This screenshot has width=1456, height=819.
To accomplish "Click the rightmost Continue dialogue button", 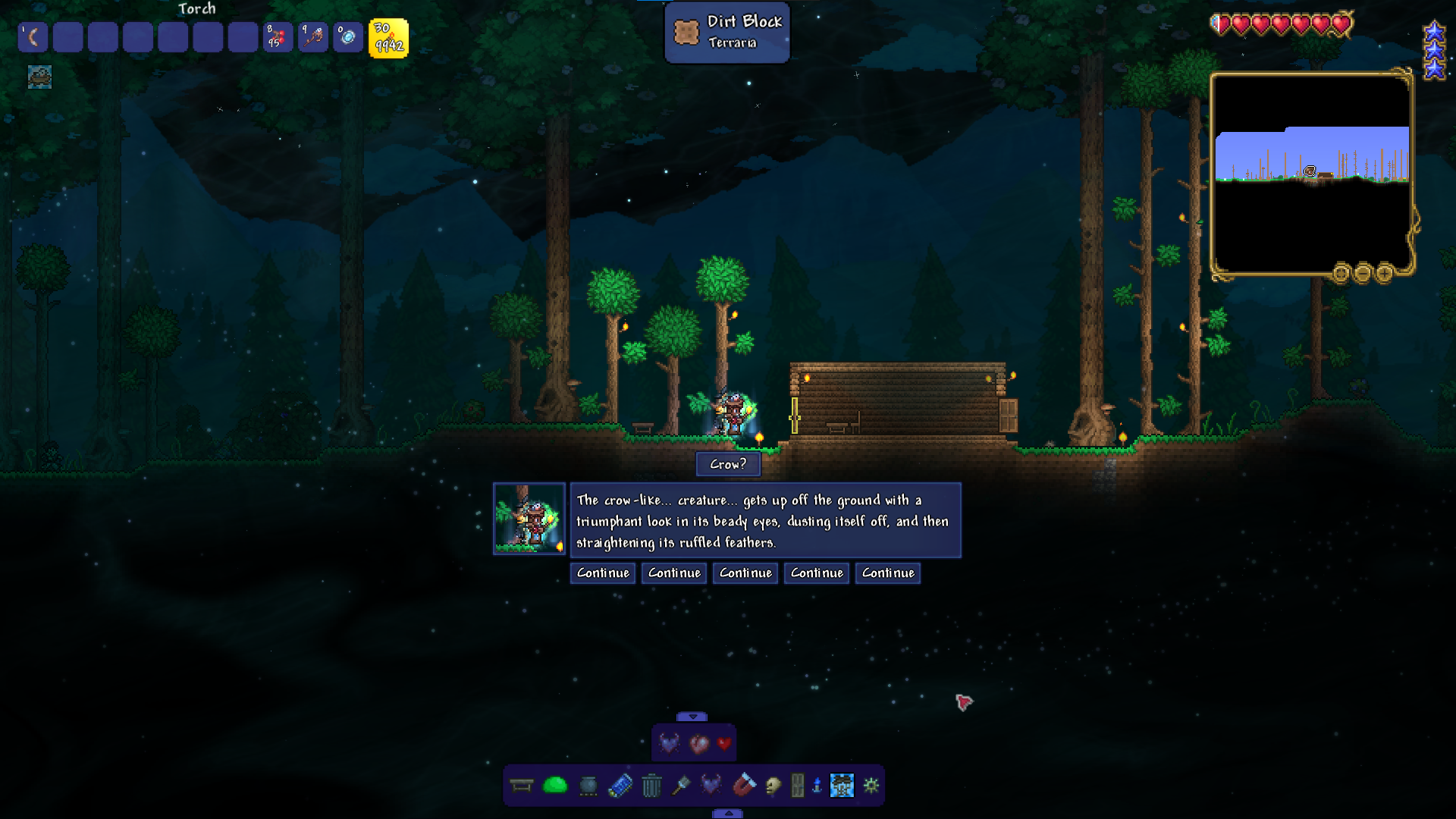I will coord(887,573).
